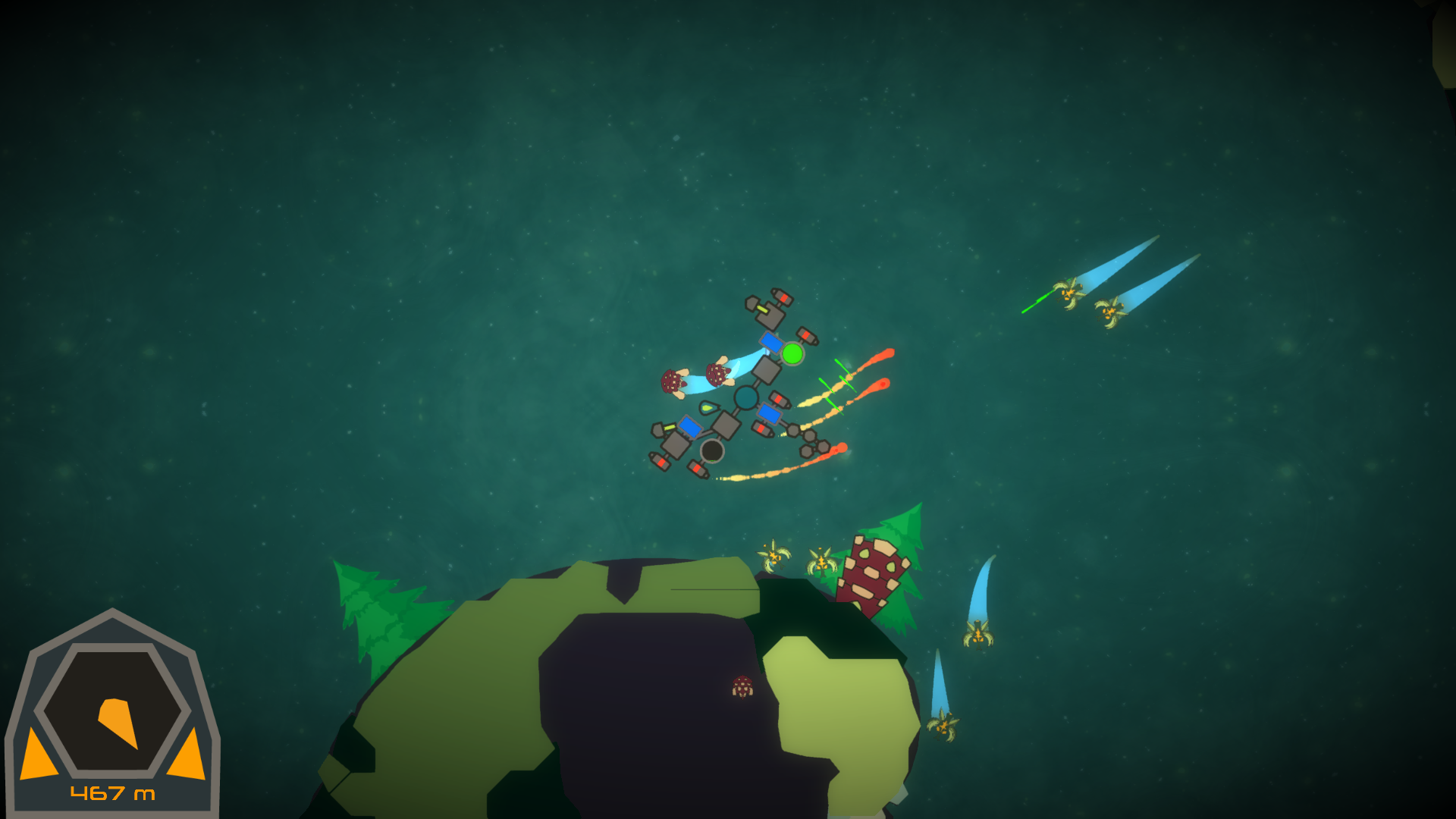Click the blue solar panel beside the green core
The width and height of the screenshot is (1456, 819).
(772, 343)
